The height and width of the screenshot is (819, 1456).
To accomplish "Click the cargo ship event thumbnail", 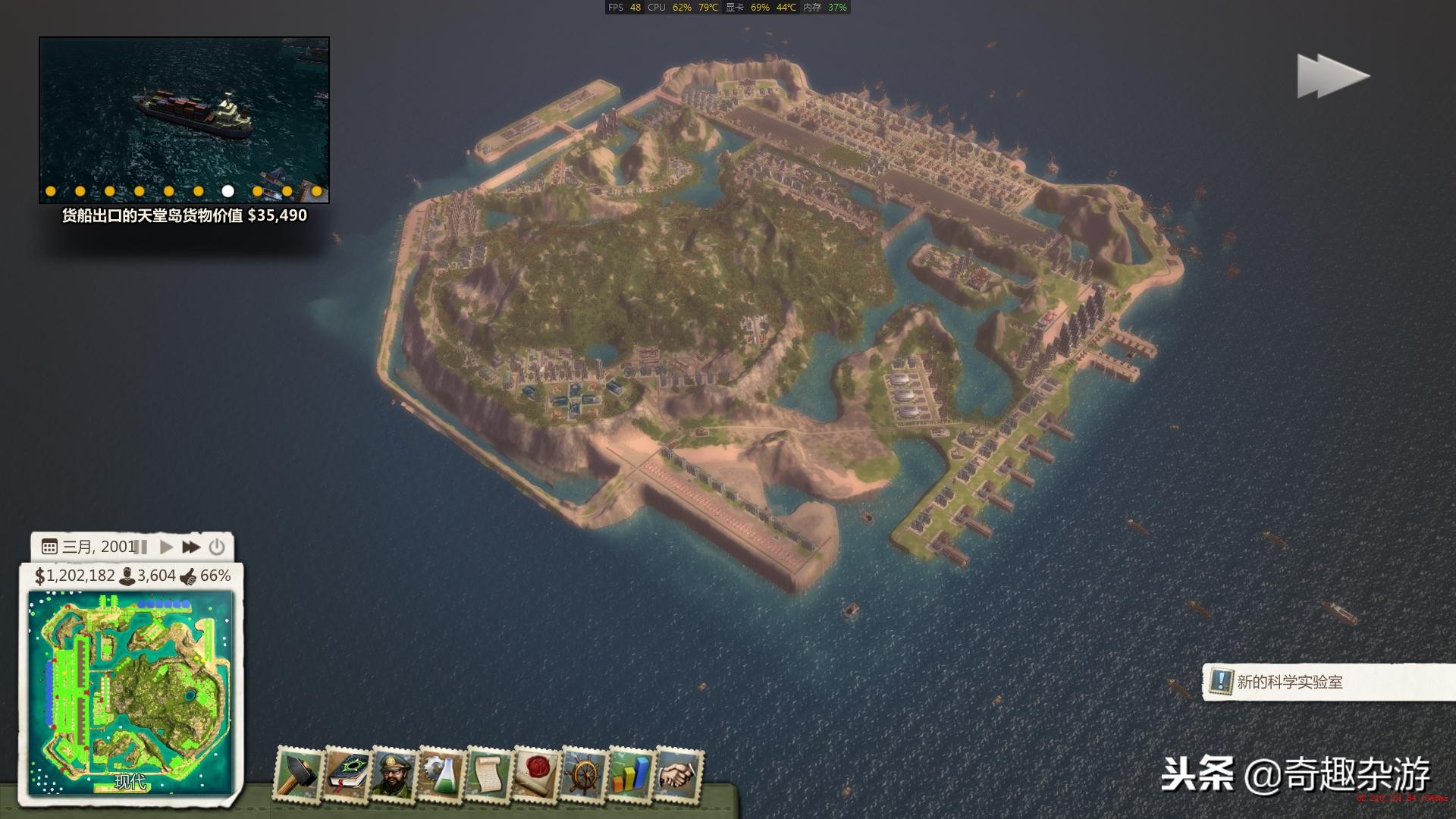I will coord(184,114).
